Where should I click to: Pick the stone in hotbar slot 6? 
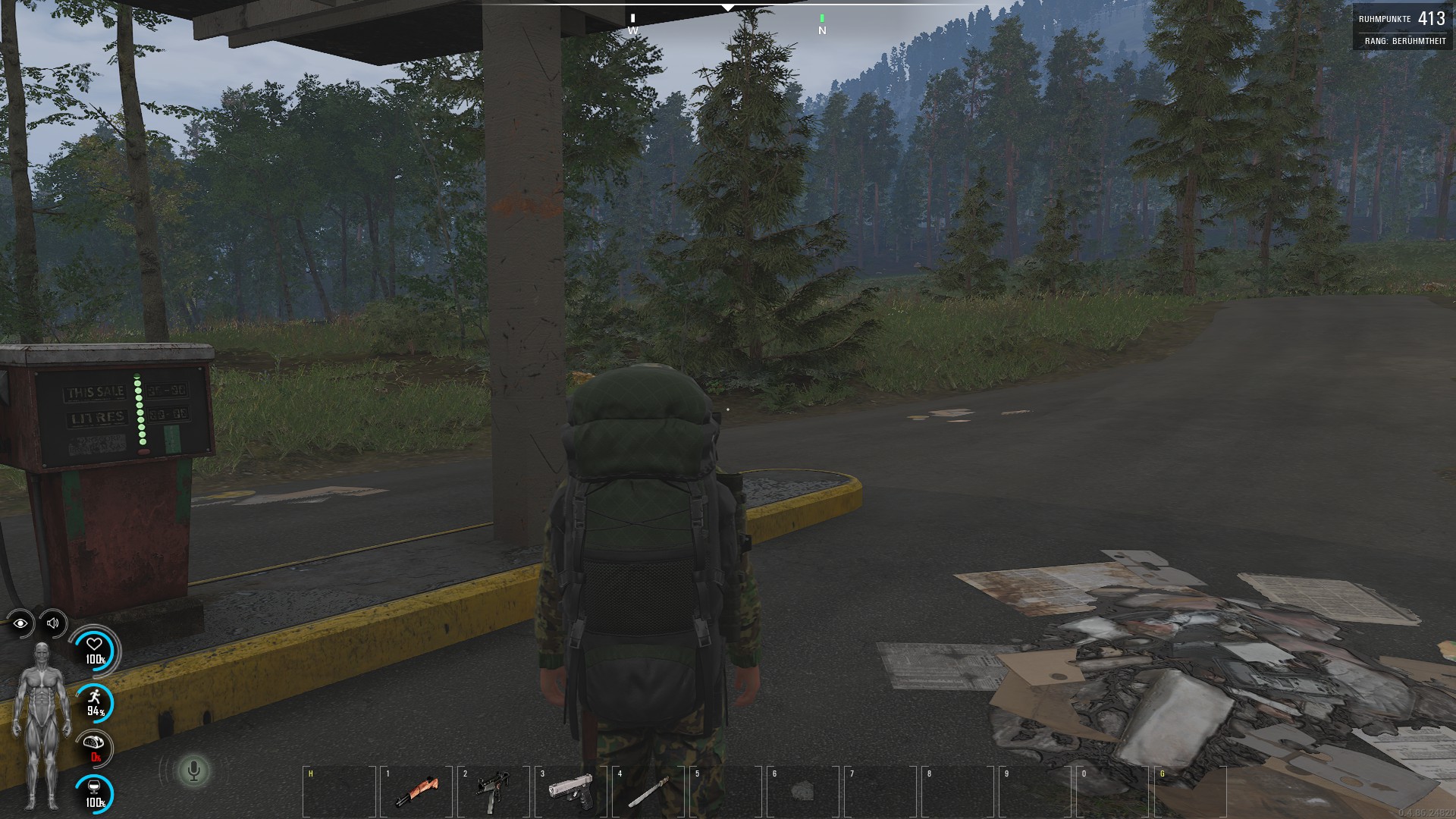point(802,792)
